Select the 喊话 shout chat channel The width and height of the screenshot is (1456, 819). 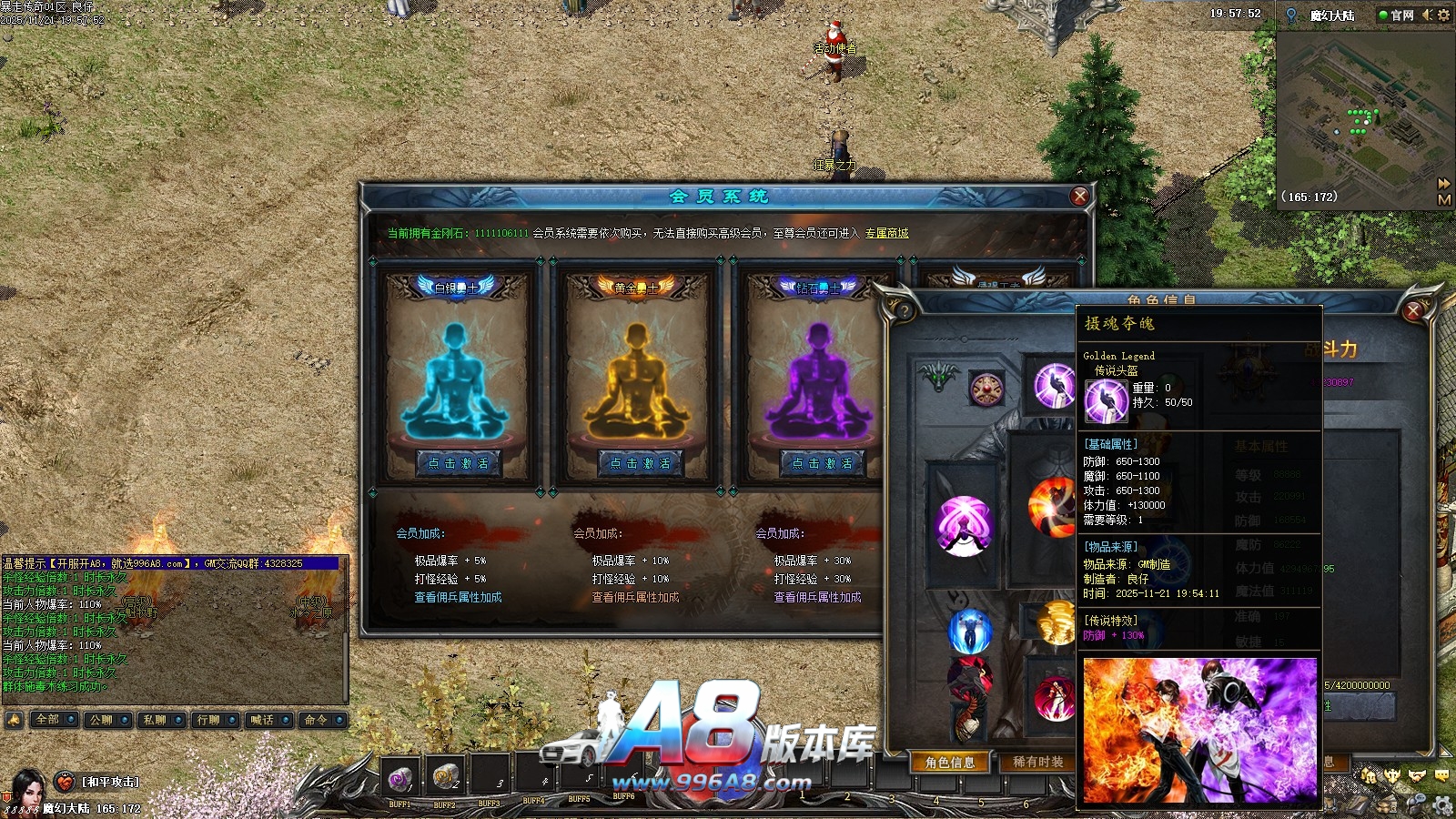tap(262, 720)
